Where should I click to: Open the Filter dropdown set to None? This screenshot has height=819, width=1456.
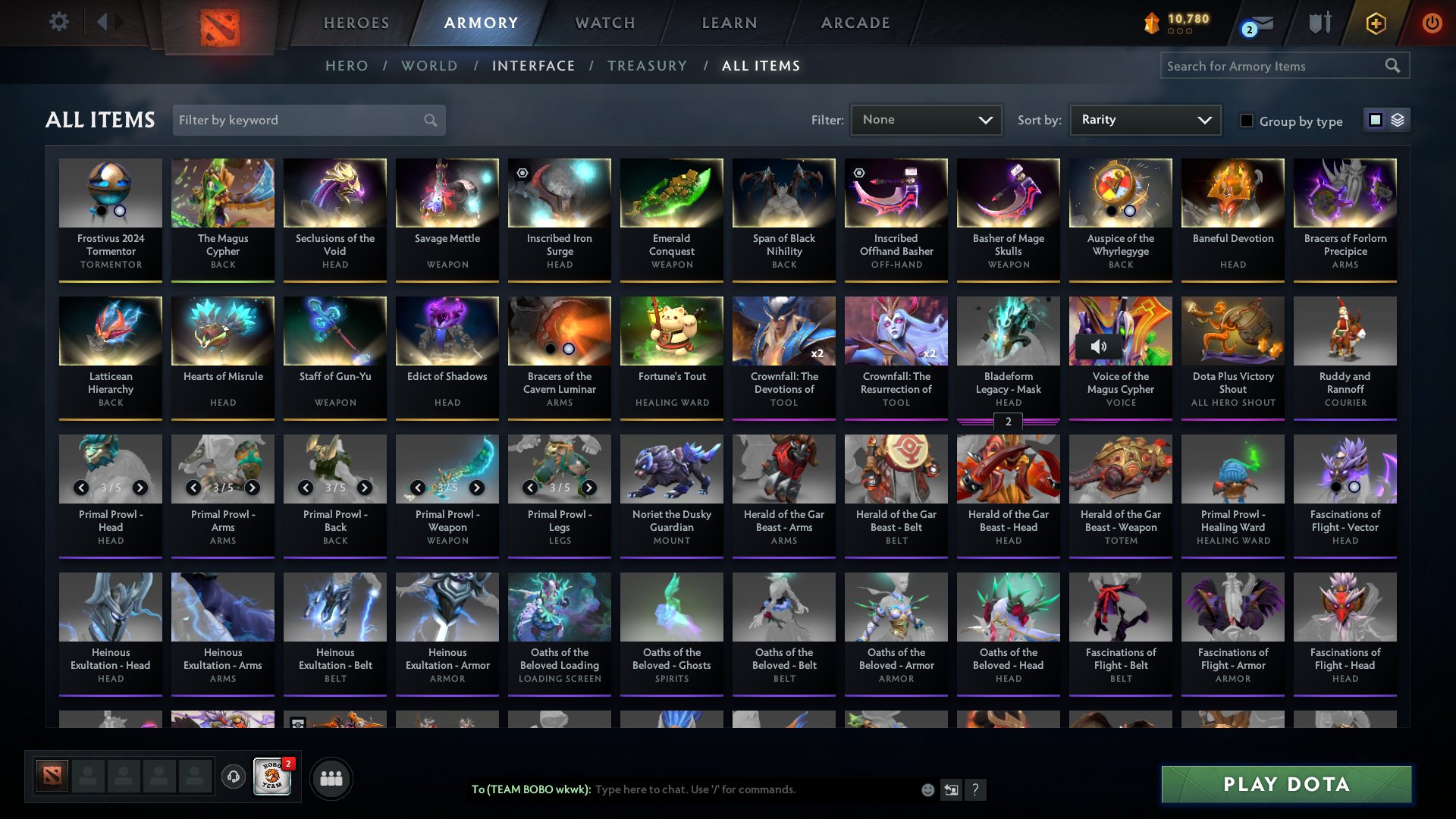926,120
